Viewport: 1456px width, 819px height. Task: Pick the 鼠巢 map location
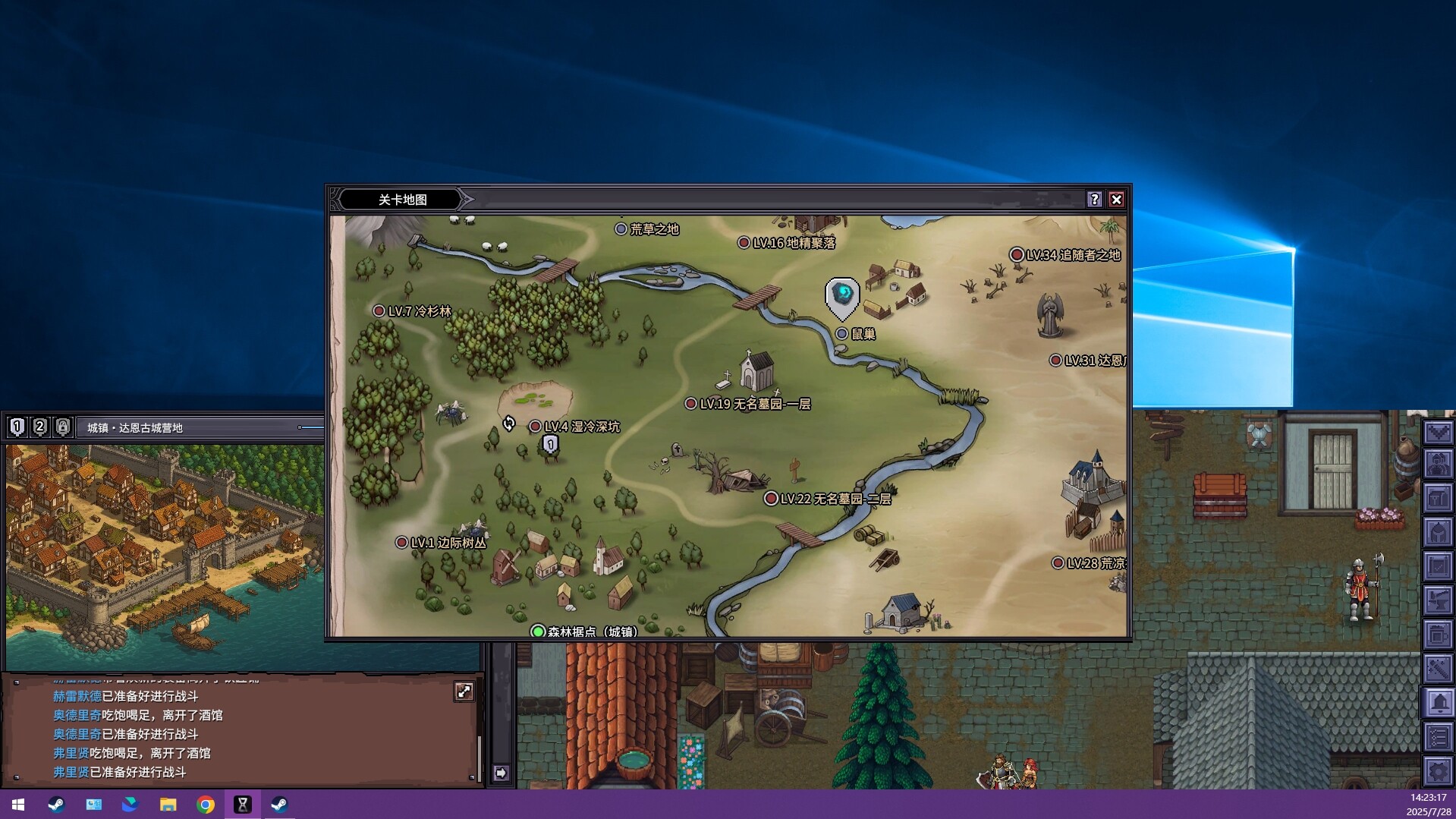tap(841, 334)
